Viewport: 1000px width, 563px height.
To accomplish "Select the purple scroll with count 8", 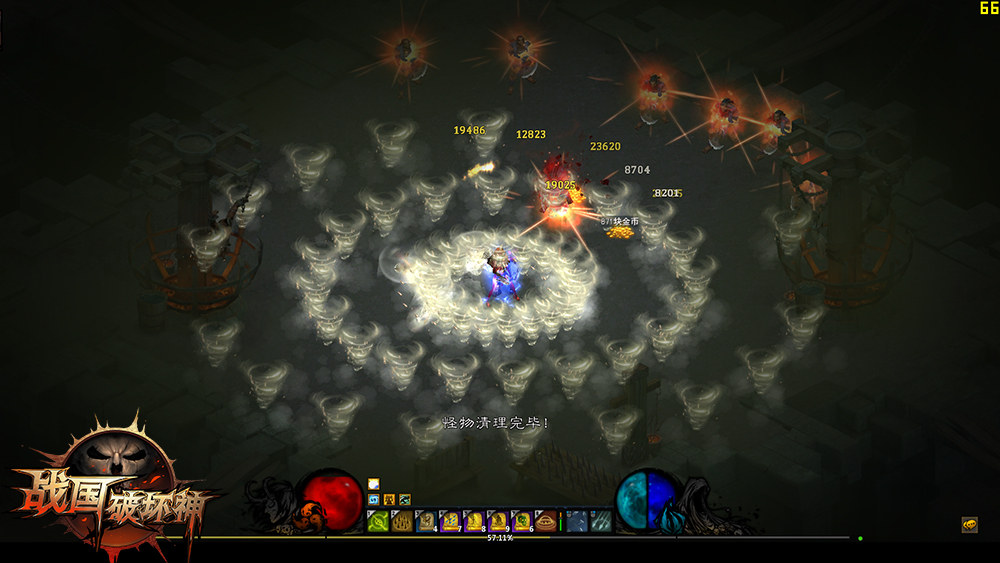I will [474, 521].
